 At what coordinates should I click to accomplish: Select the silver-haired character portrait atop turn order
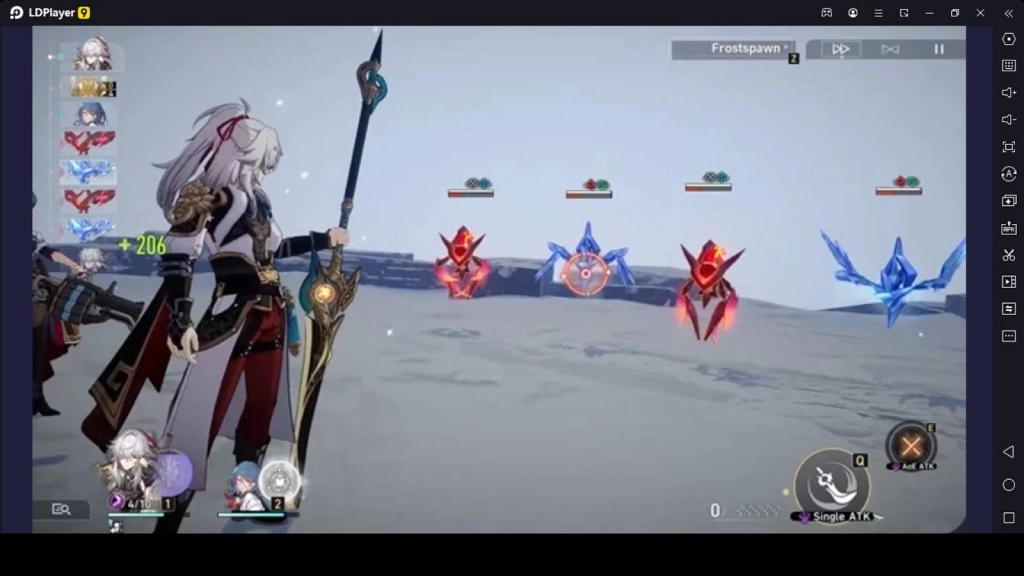[x=92, y=57]
